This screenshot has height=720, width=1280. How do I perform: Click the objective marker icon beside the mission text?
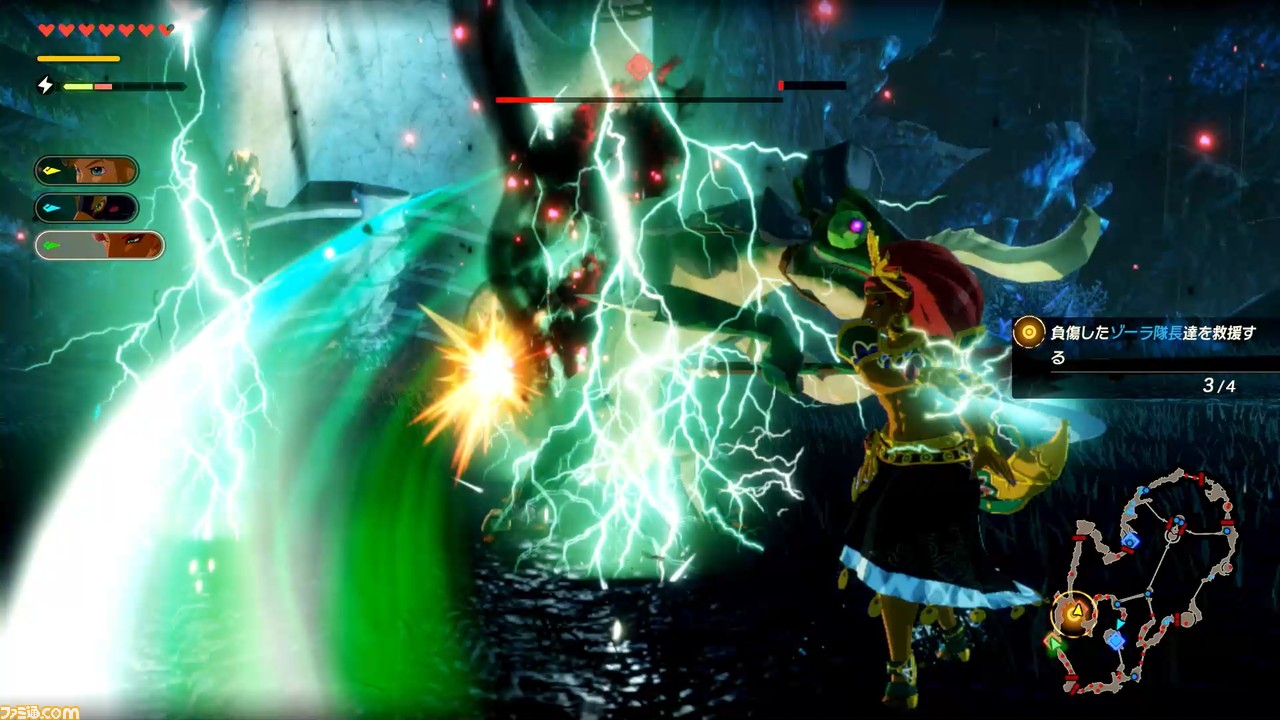click(x=1028, y=332)
